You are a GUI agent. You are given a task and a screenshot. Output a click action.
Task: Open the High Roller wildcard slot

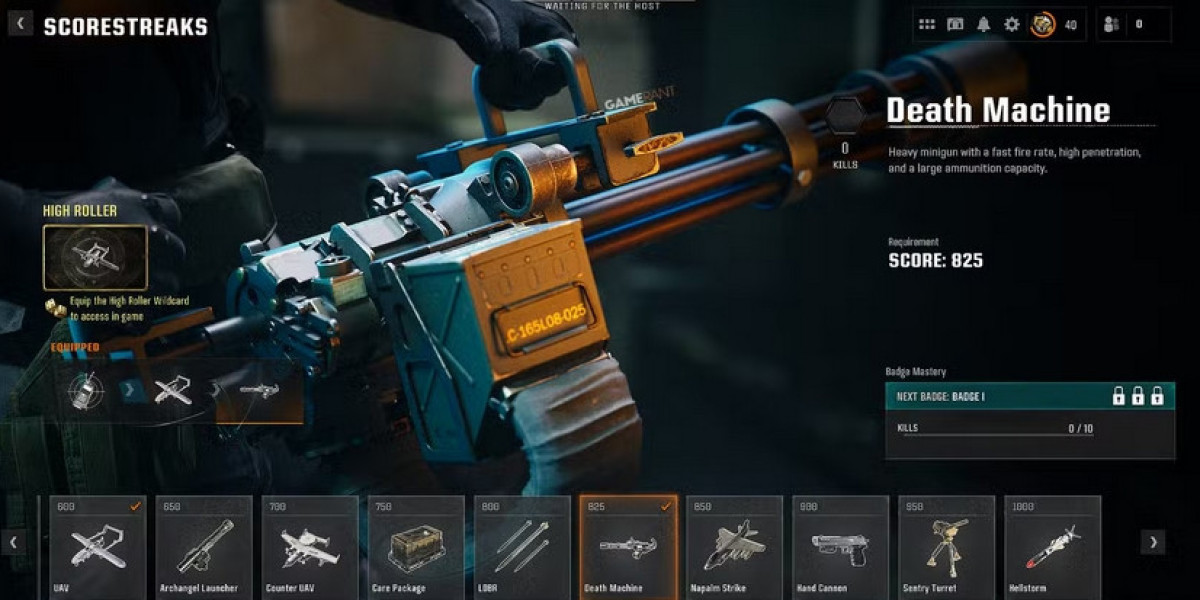(x=95, y=257)
